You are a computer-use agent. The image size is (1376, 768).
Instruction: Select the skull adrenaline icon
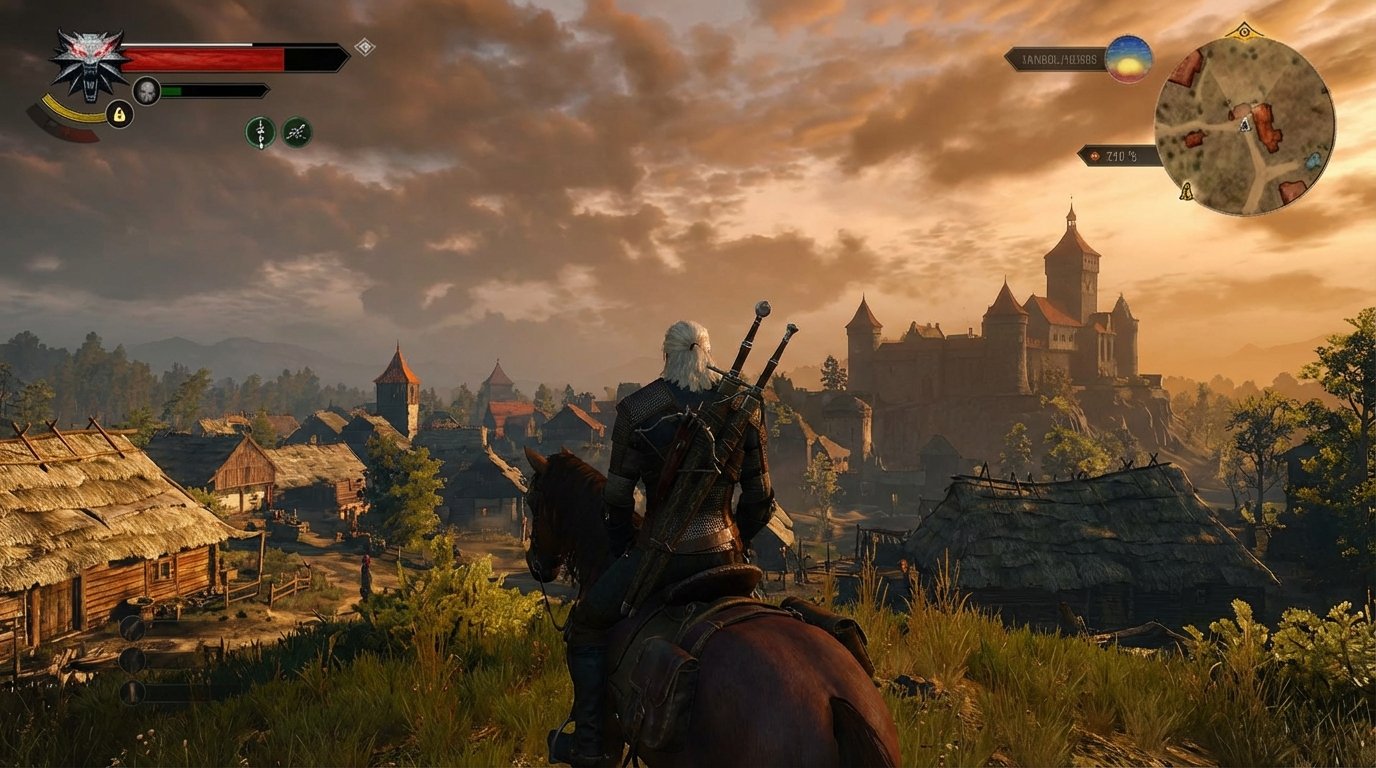[x=145, y=89]
